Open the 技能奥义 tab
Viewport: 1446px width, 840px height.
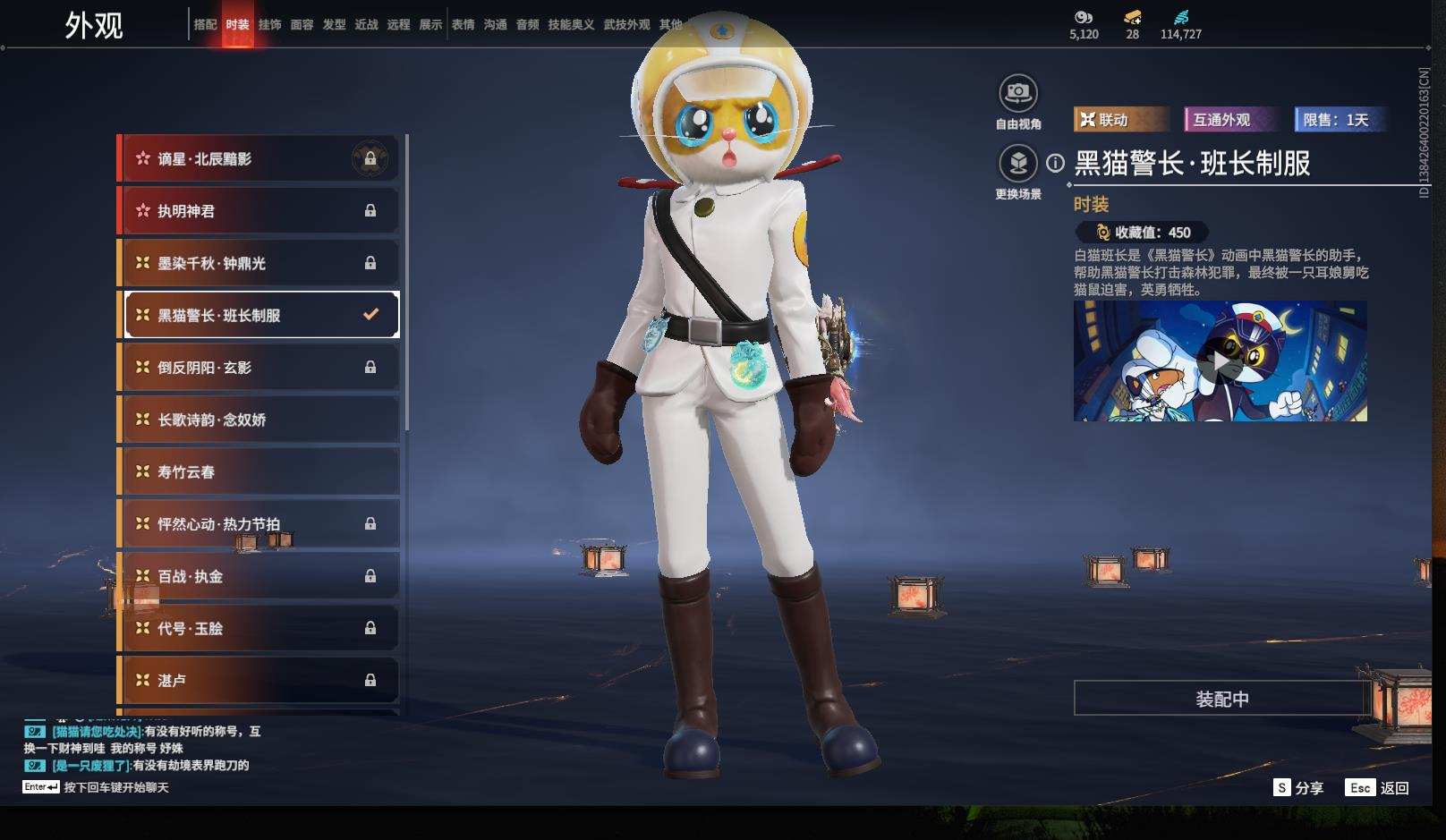(571, 25)
